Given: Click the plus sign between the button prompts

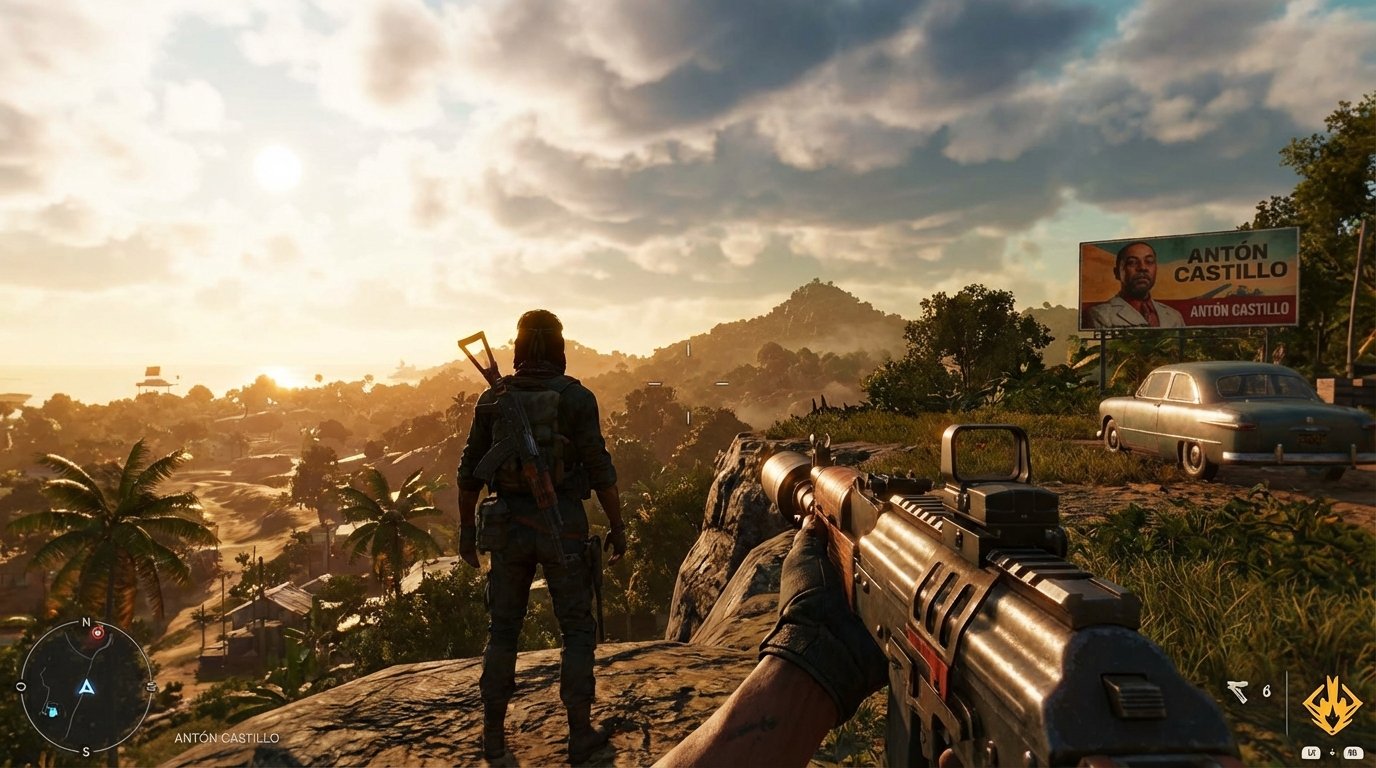Looking at the screenshot, I should [x=1332, y=752].
